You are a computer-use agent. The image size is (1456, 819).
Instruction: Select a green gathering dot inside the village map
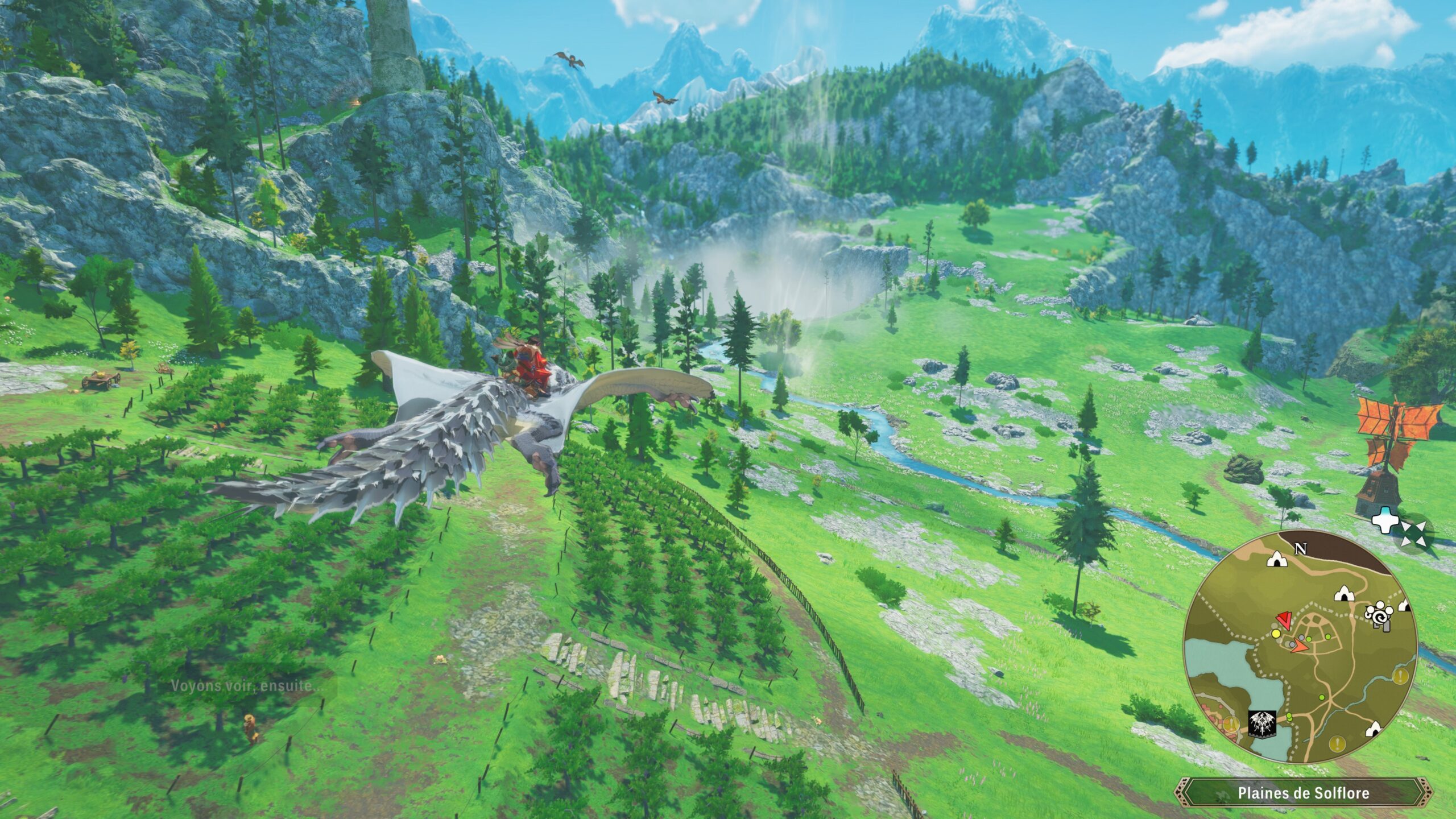1308,639
